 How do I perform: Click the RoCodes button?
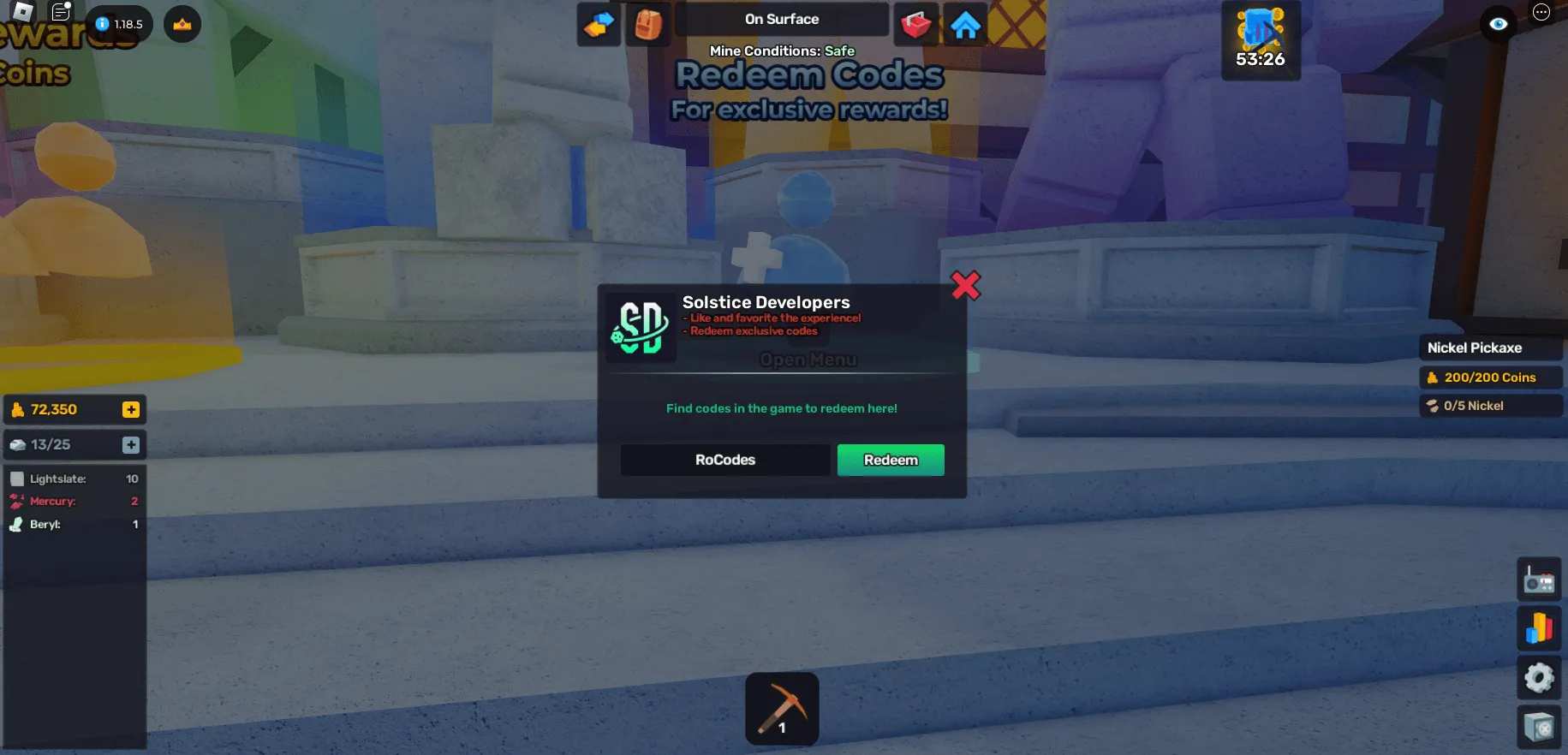tap(724, 460)
